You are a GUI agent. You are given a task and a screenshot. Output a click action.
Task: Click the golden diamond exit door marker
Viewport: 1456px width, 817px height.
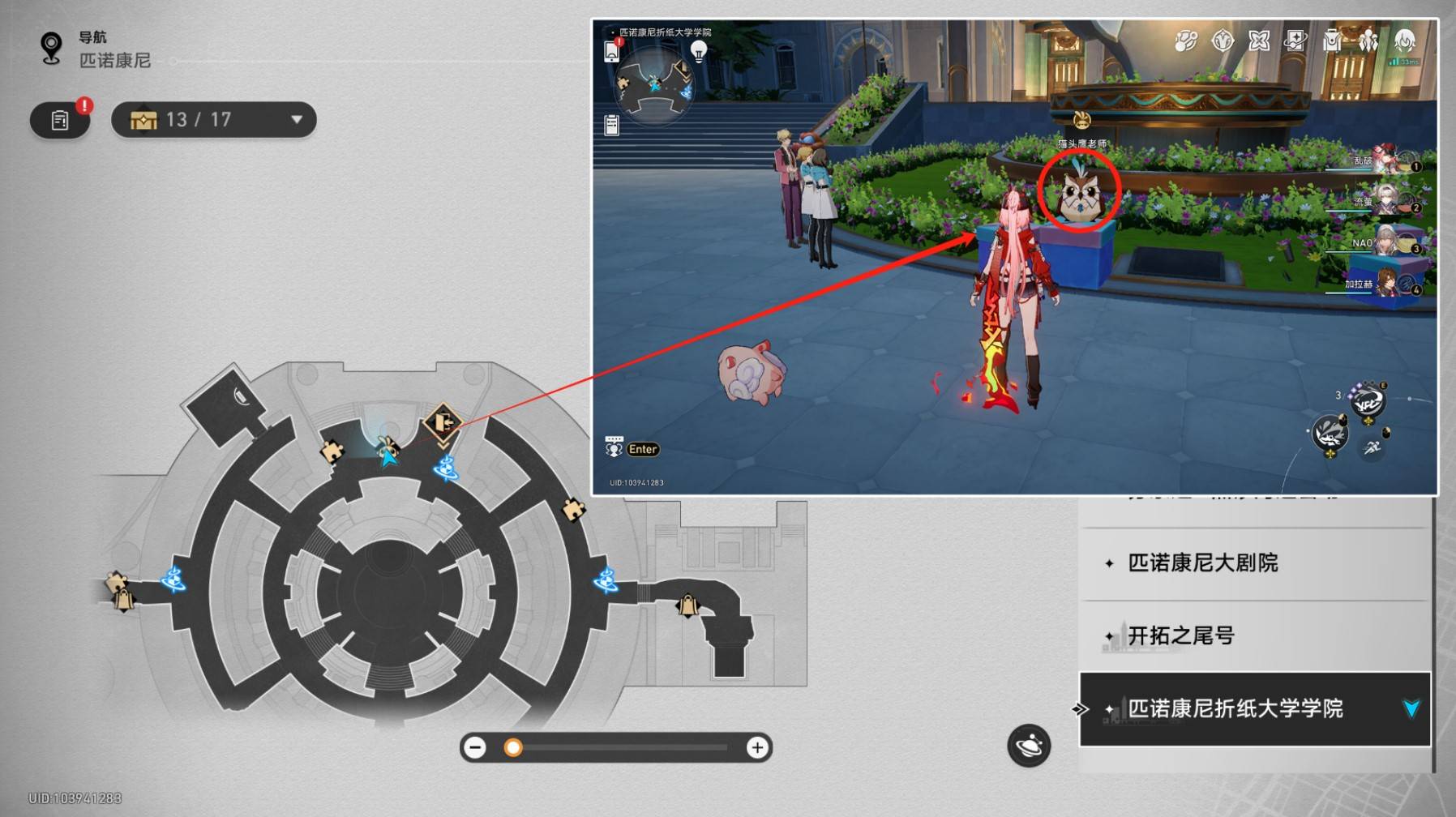[x=443, y=422]
